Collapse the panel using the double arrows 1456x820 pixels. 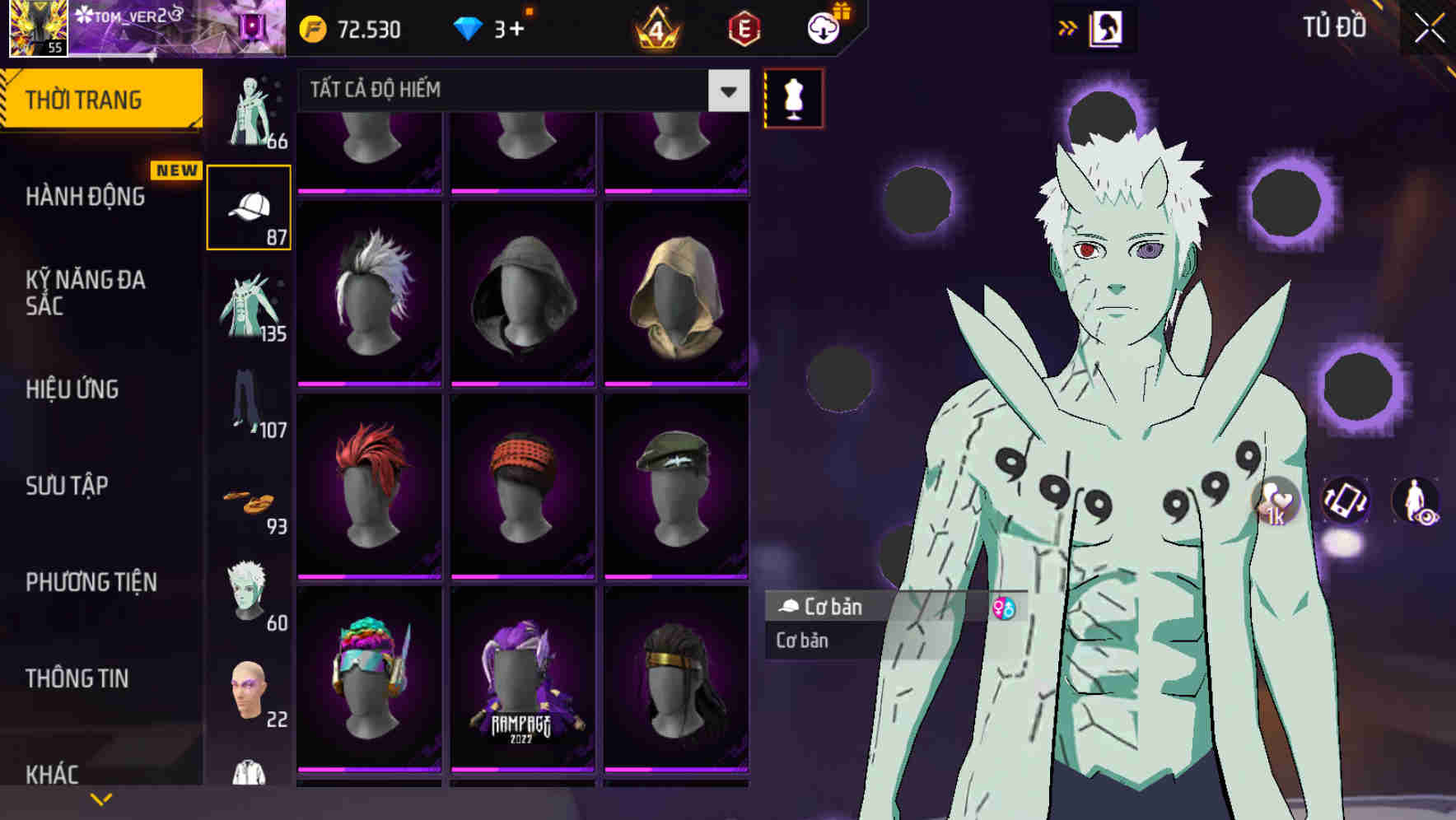[1068, 26]
